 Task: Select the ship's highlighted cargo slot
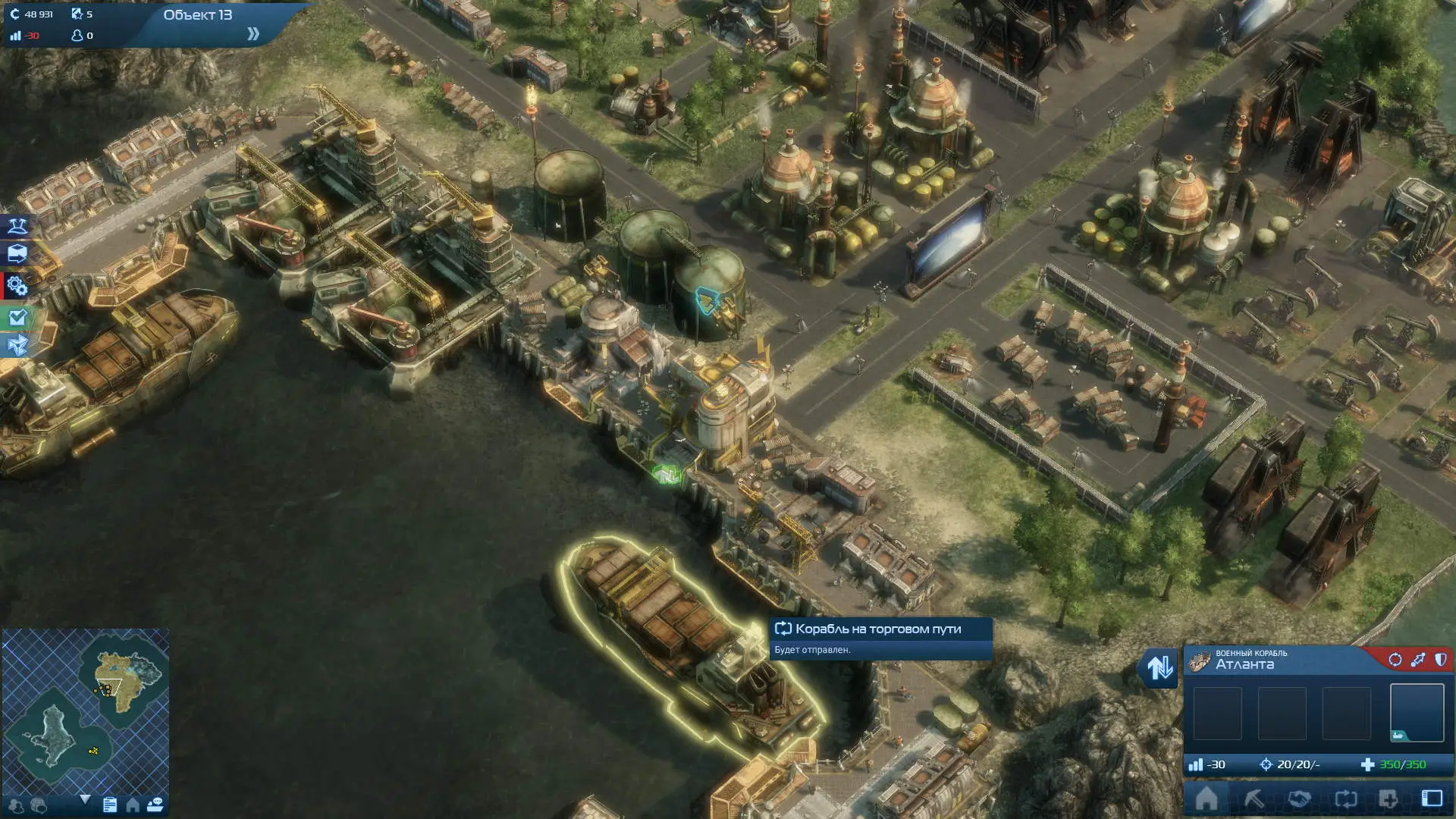tap(1417, 713)
